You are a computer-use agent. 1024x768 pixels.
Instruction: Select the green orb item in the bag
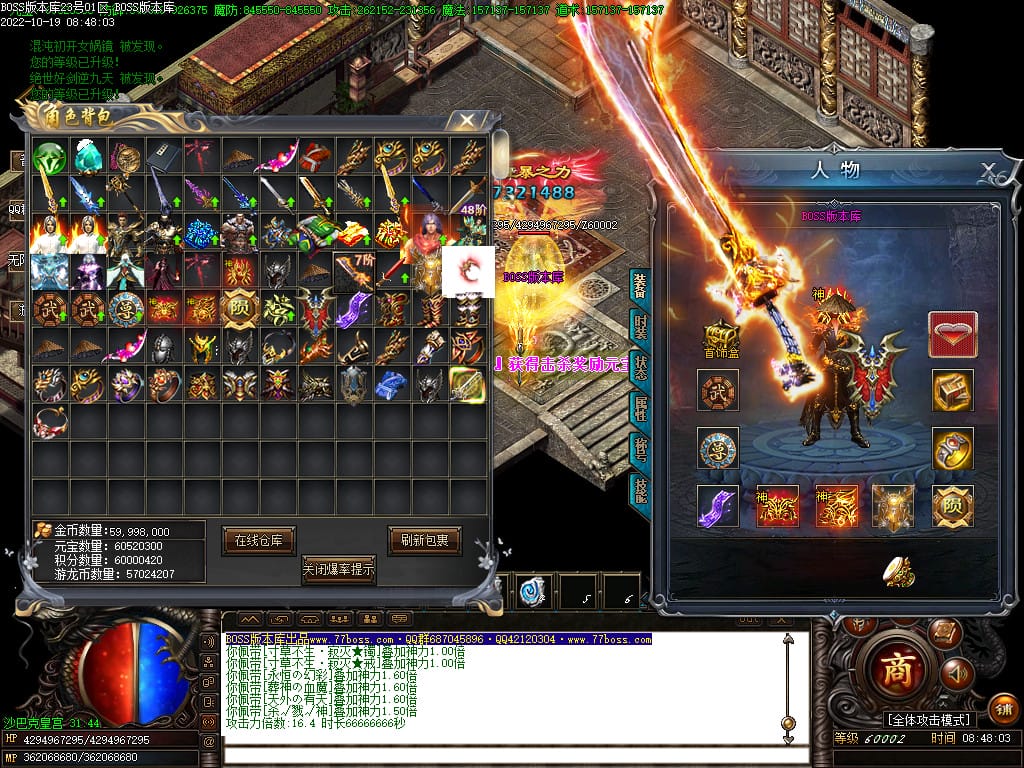[49, 158]
